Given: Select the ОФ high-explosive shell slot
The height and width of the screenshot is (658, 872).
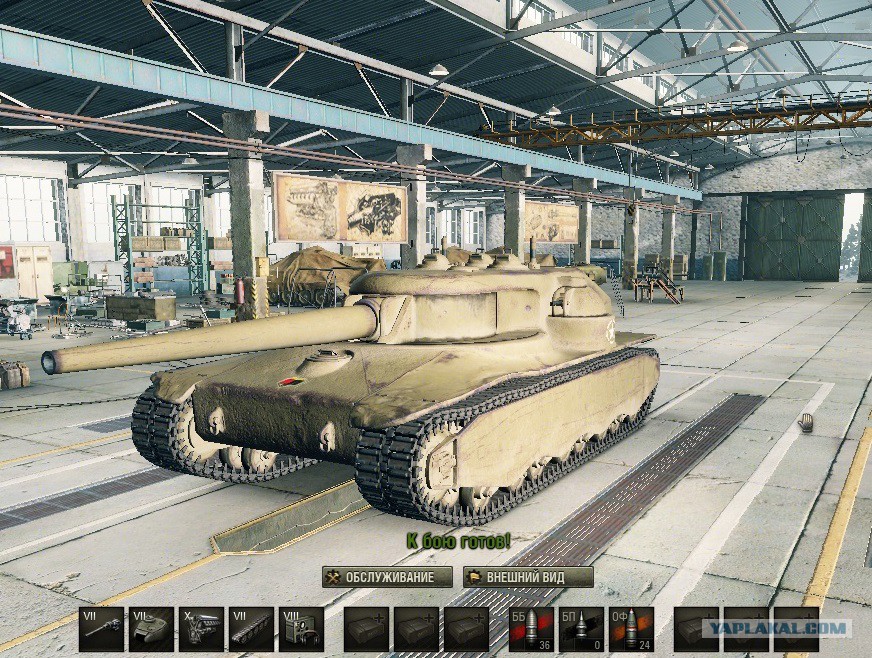Looking at the screenshot, I should point(631,629).
